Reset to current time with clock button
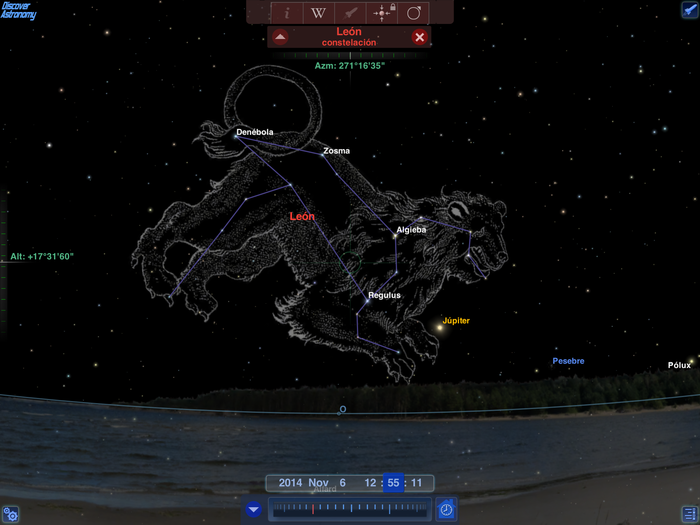This screenshot has width=700, height=525. [x=446, y=509]
